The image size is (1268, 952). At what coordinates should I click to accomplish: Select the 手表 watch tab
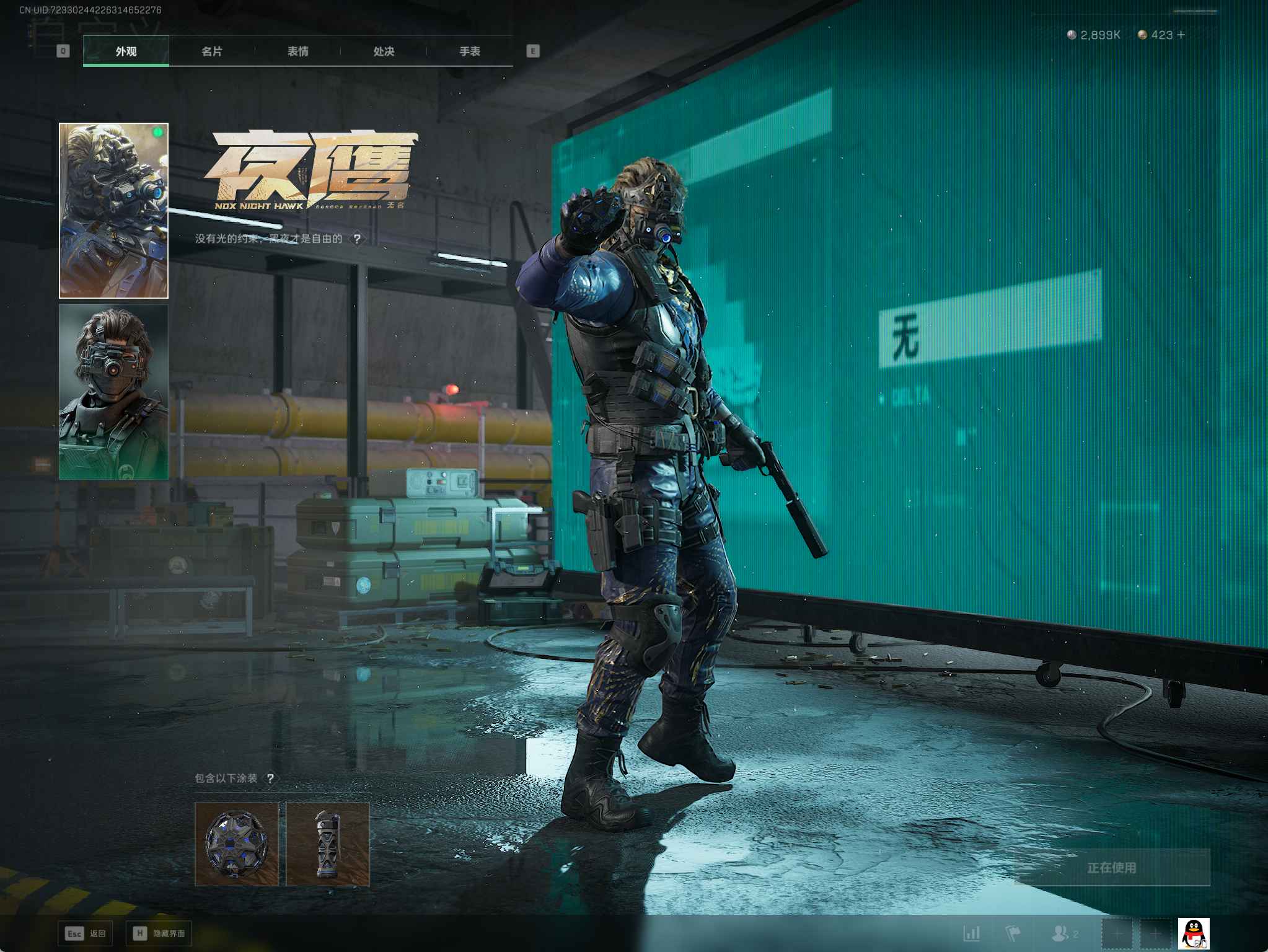pos(470,51)
